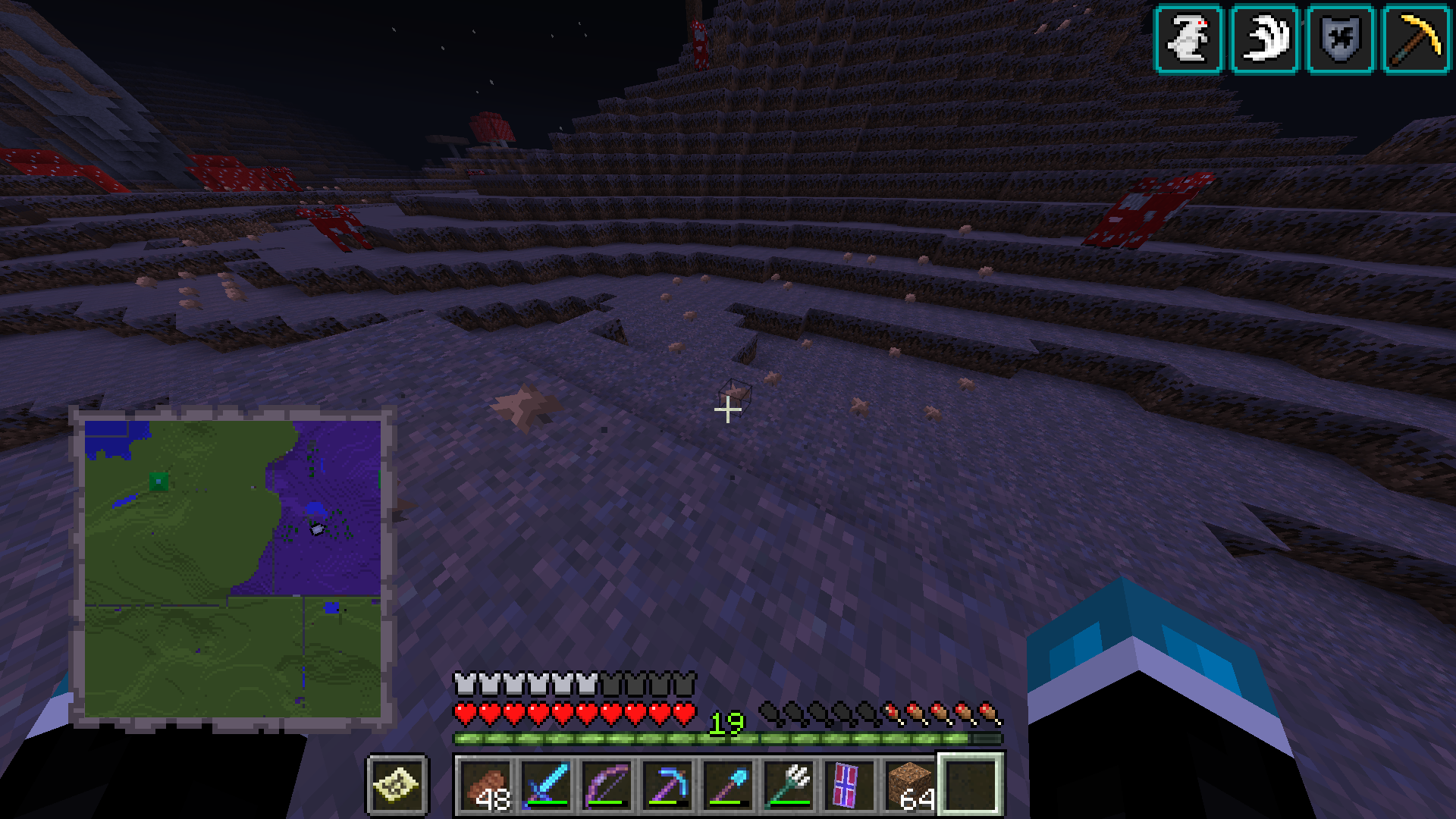This screenshot has height=819, width=1456.
Task: Select the dirt block stack of 64
Action: (911, 785)
